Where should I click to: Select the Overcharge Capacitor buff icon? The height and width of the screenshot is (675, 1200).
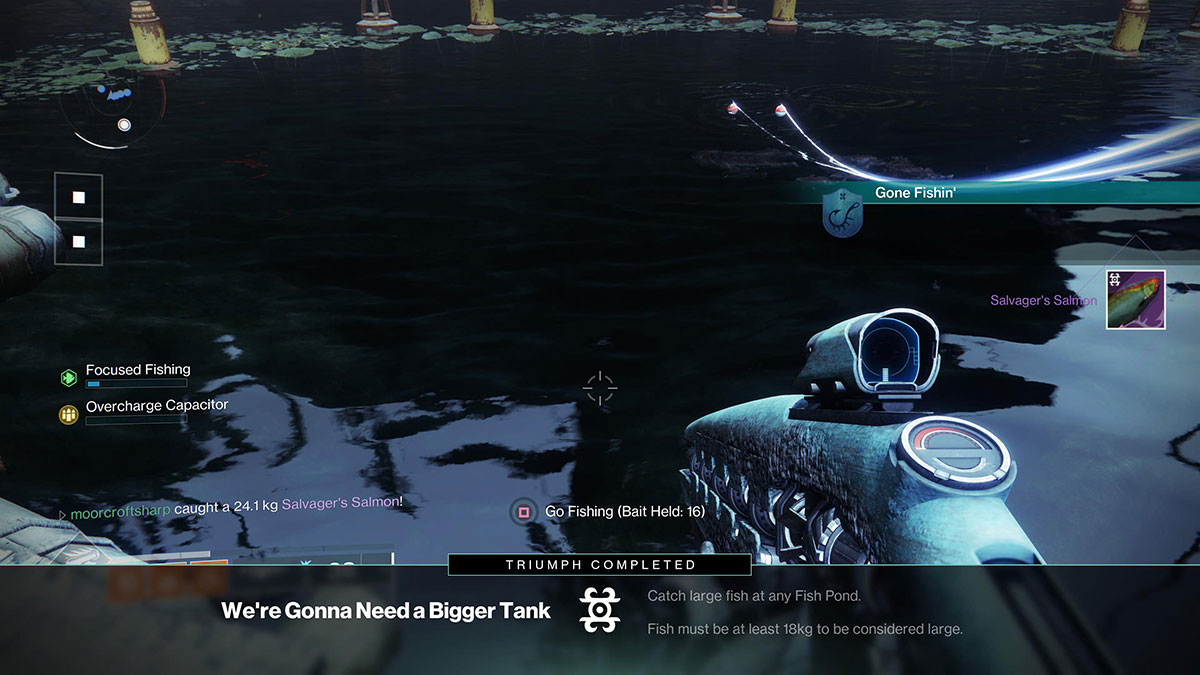(x=68, y=414)
